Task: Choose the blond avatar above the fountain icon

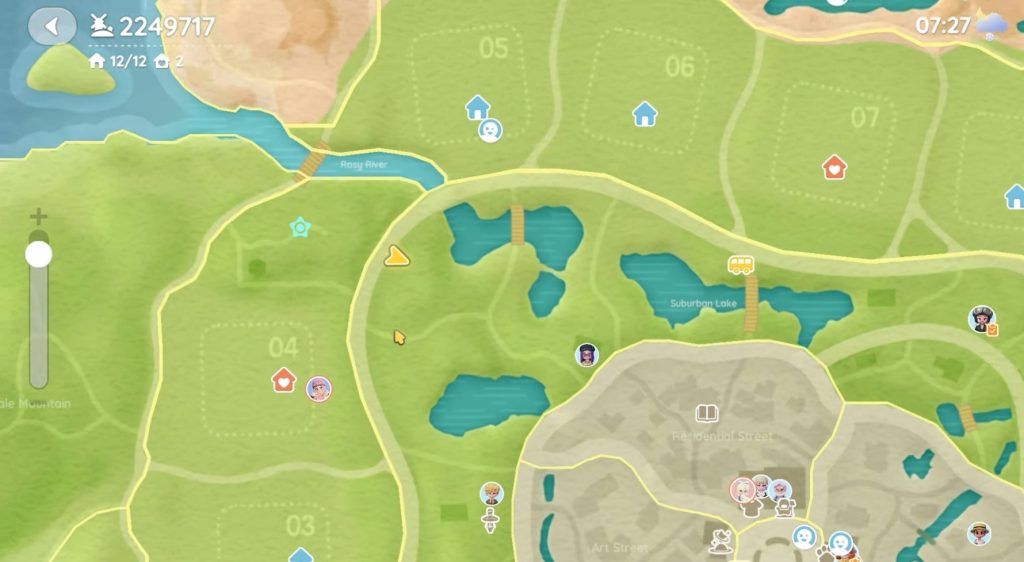Action: click(490, 493)
